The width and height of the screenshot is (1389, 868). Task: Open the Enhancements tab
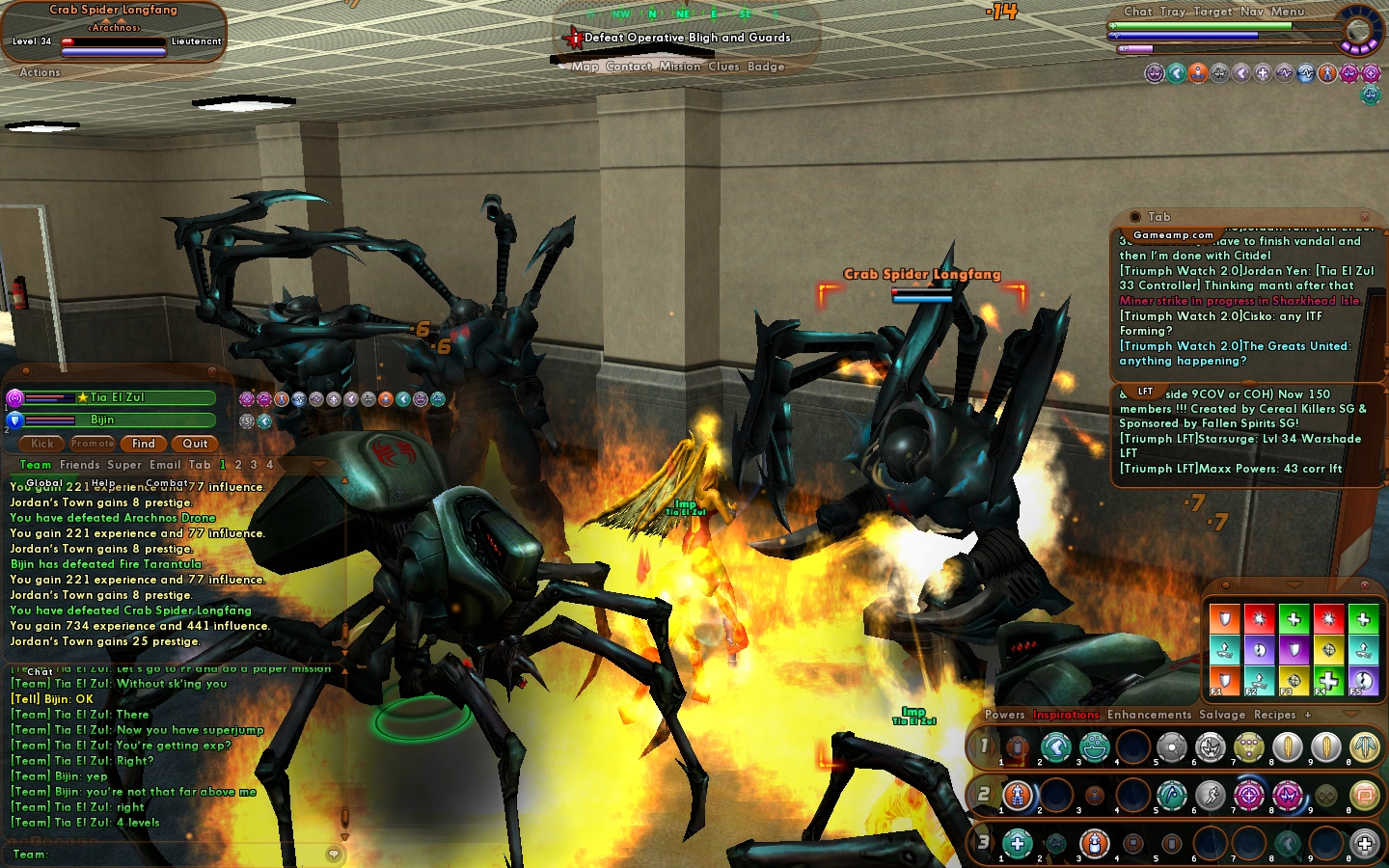[x=1149, y=715]
